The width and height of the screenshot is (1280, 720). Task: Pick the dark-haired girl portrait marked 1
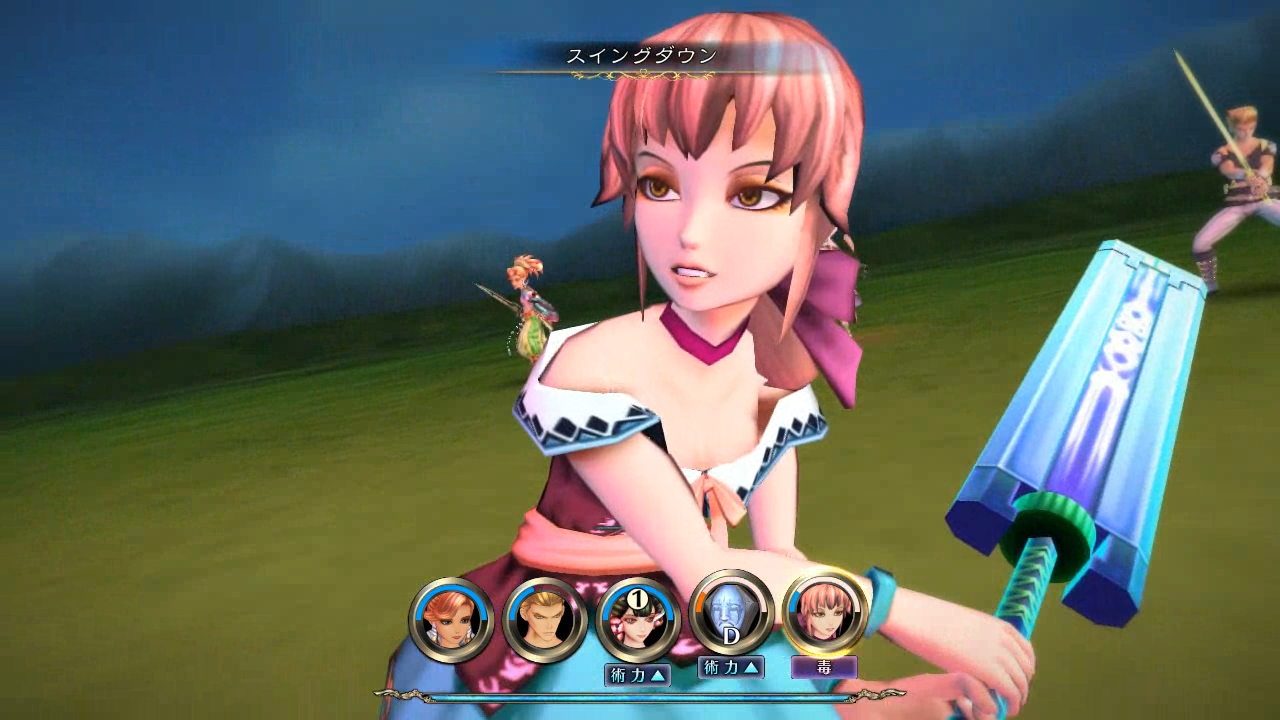(x=638, y=620)
